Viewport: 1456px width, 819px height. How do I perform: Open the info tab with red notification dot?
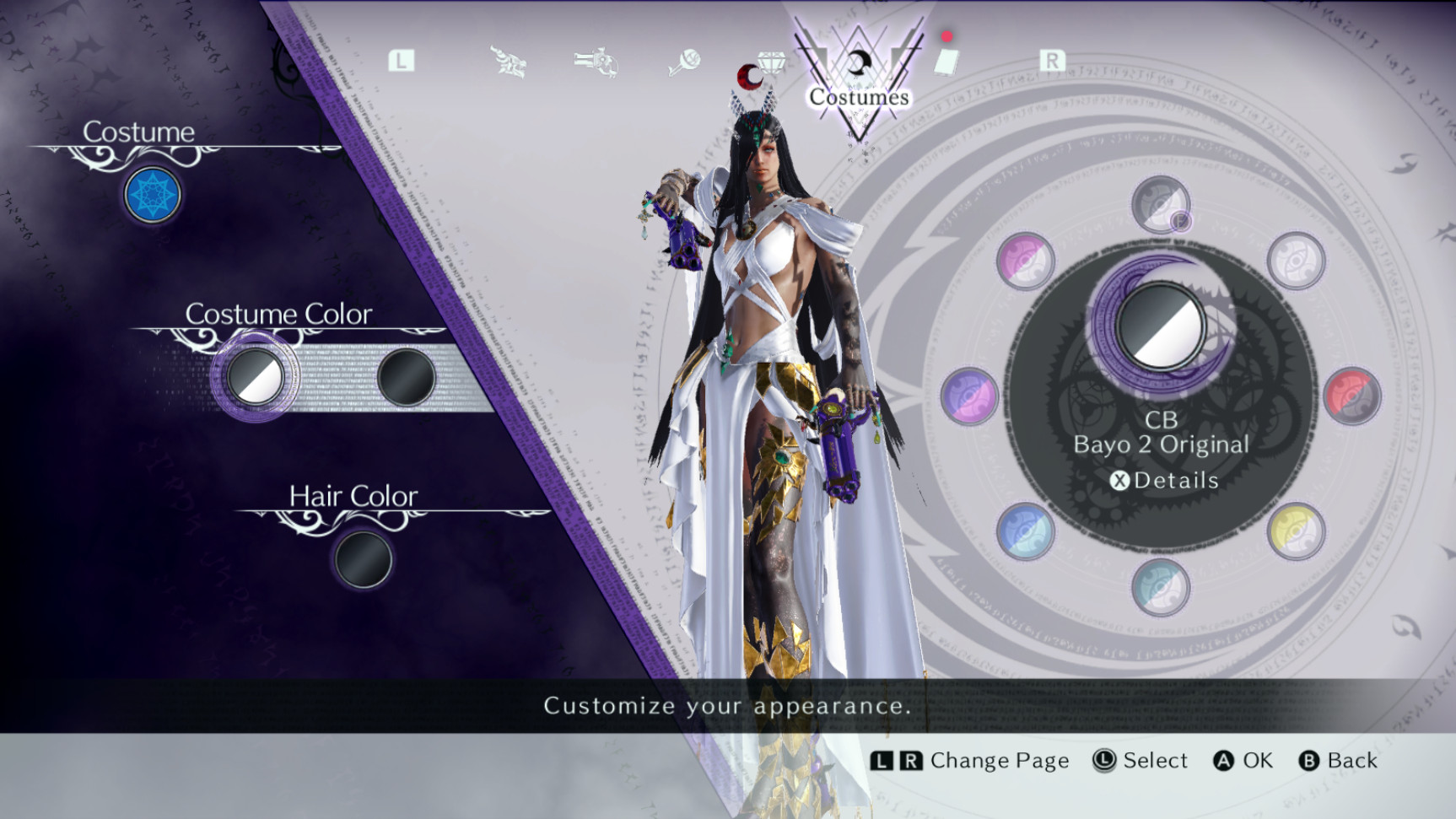click(944, 63)
